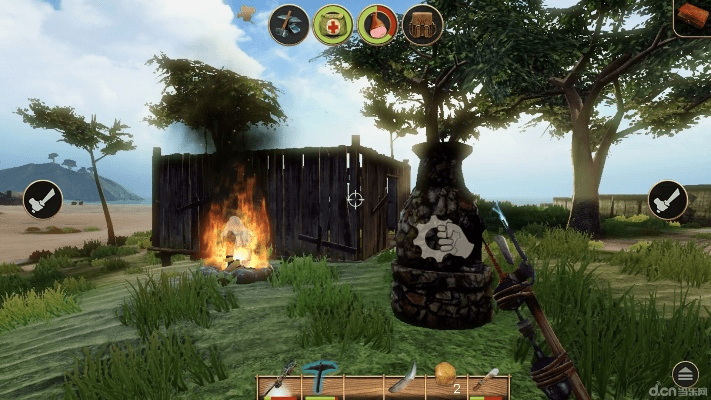Screen dimensions: 711x400
Task: Open the crafting menu with anvil icon
Action: tap(289, 25)
